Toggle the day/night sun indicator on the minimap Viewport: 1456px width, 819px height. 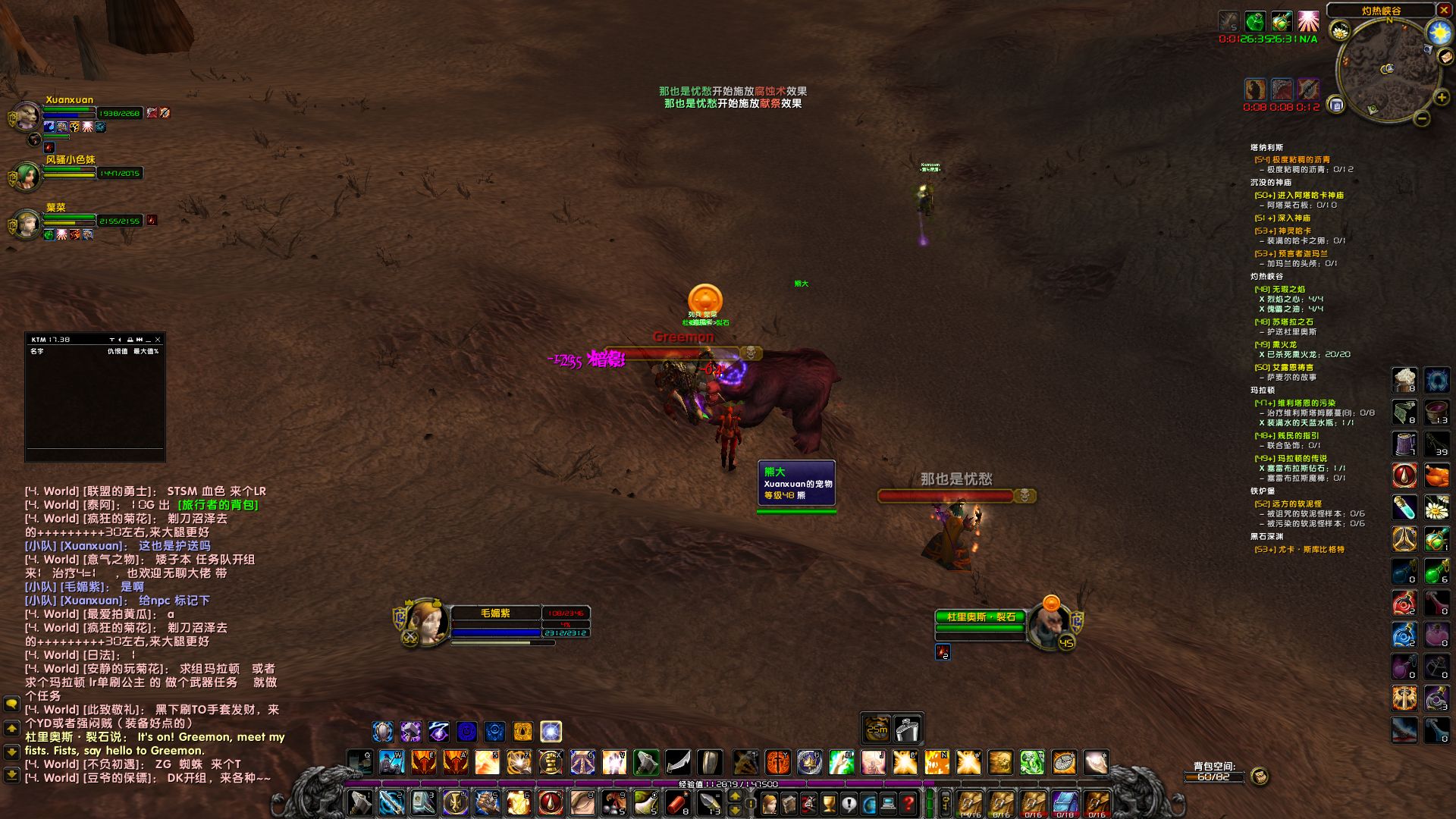(x=1440, y=31)
